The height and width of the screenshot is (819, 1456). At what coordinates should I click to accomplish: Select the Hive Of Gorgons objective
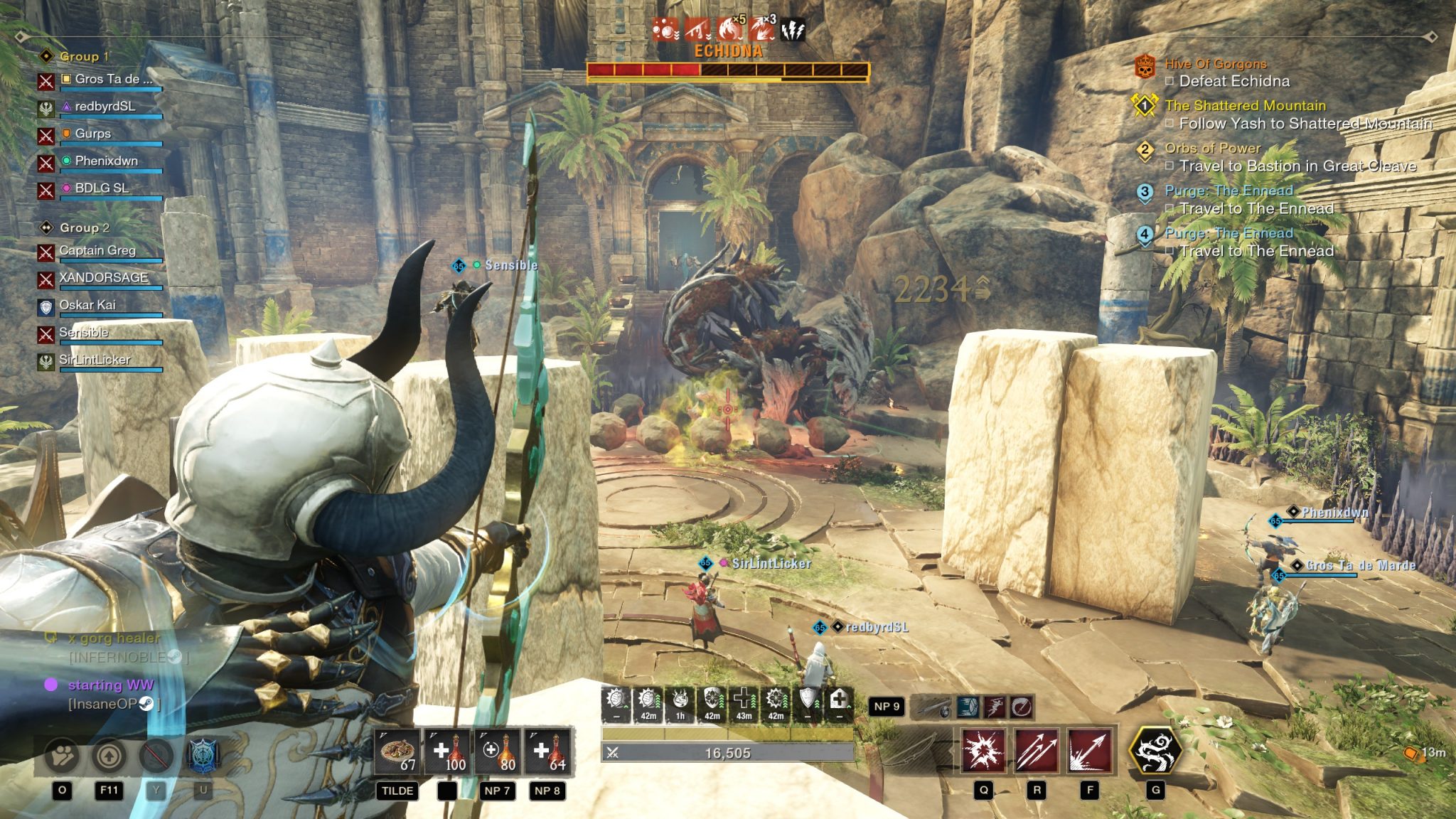tap(1215, 64)
